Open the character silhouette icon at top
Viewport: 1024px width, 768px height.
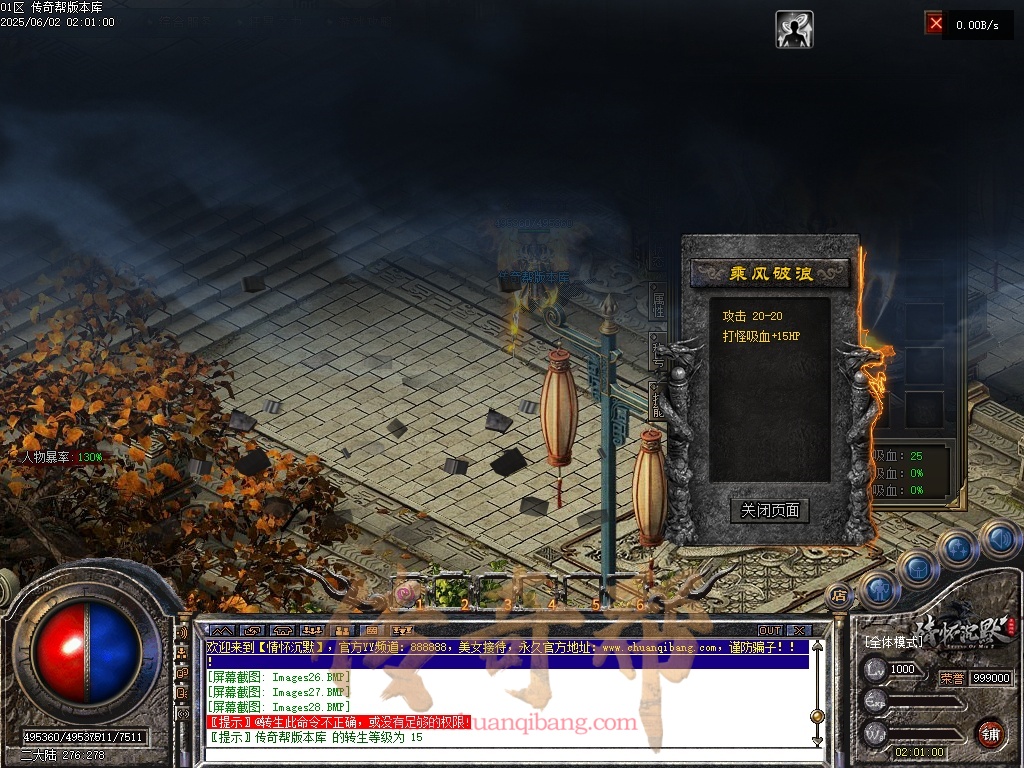point(794,29)
